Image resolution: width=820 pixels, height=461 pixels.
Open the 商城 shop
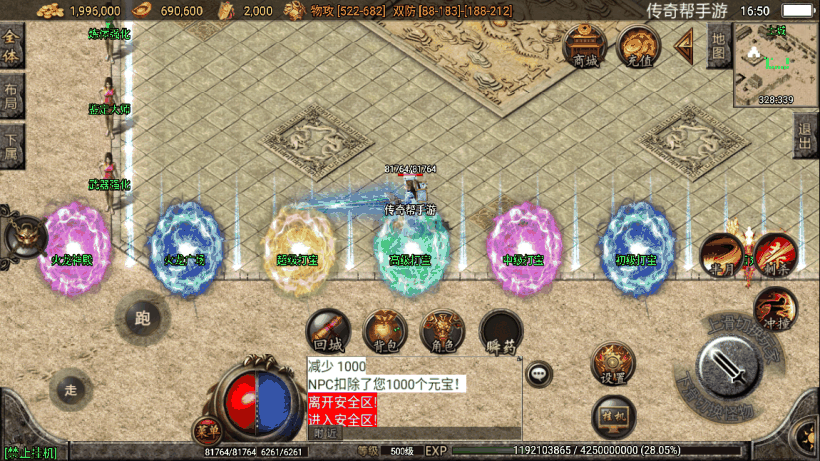click(x=585, y=45)
